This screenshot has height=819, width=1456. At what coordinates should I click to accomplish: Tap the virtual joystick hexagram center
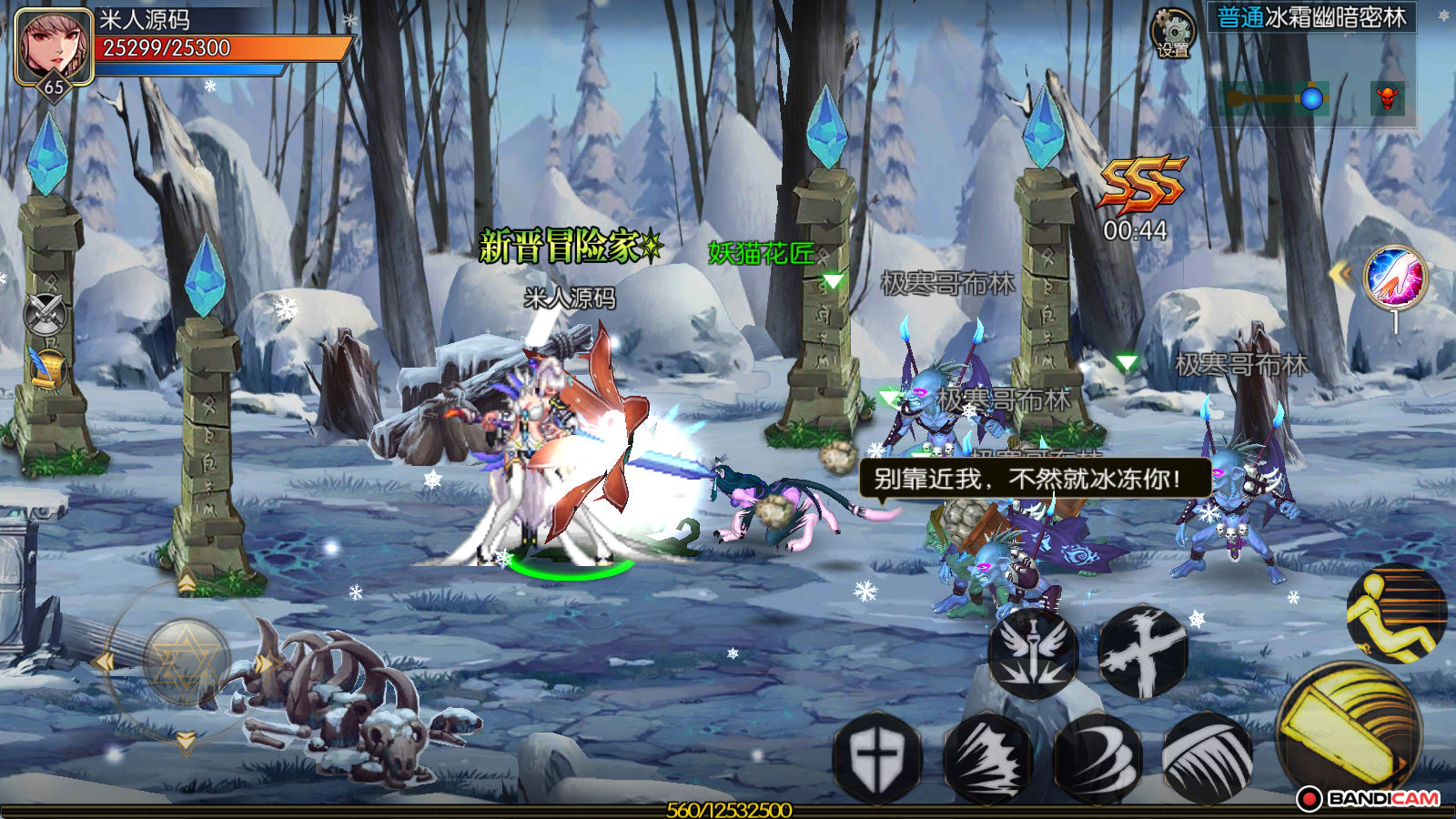(186, 662)
